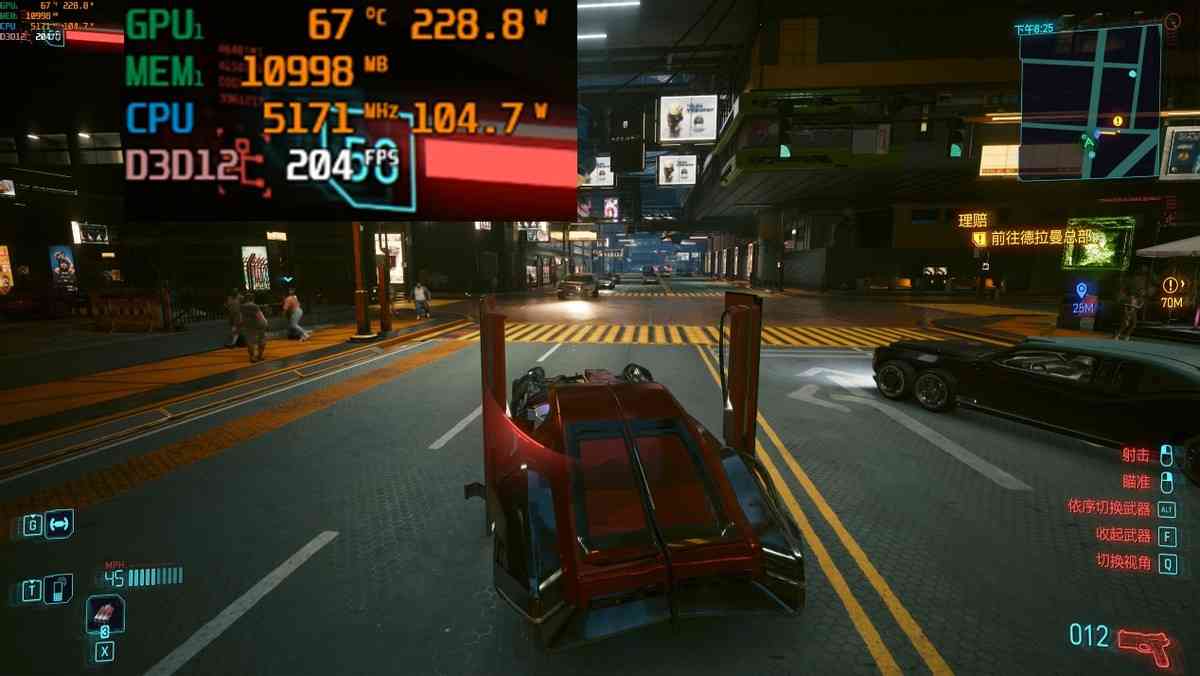Open the phone icon
Image resolution: width=1200 pixels, height=676 pixels.
58,589
